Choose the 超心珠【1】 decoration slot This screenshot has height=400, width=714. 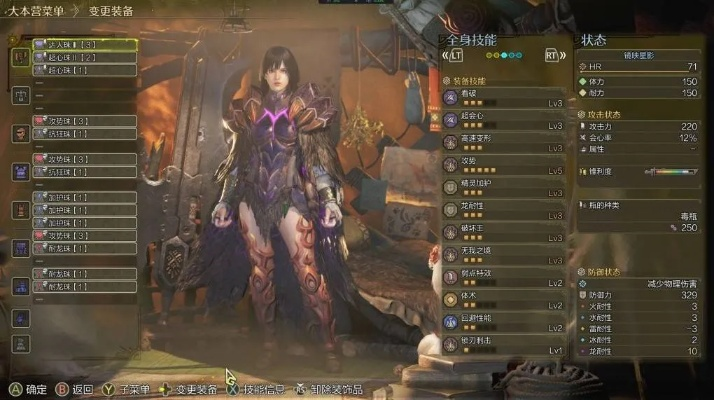click(83, 71)
